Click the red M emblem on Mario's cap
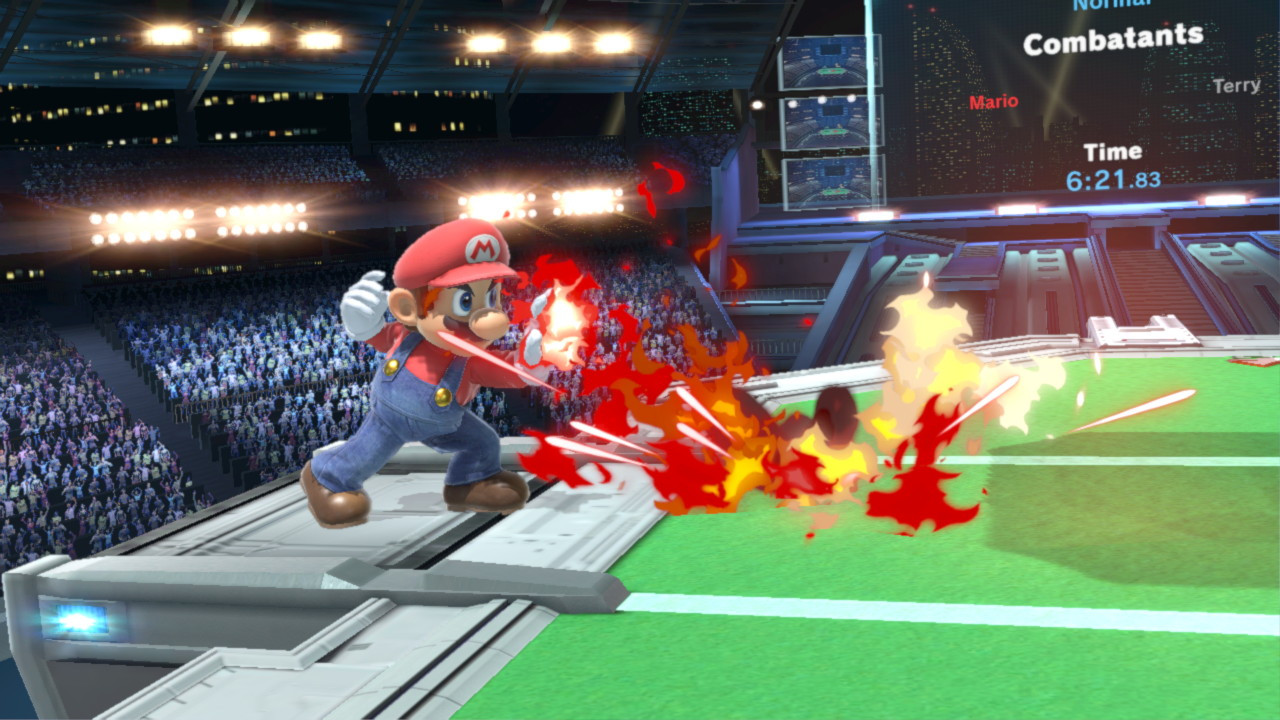1280x720 pixels. click(x=482, y=250)
